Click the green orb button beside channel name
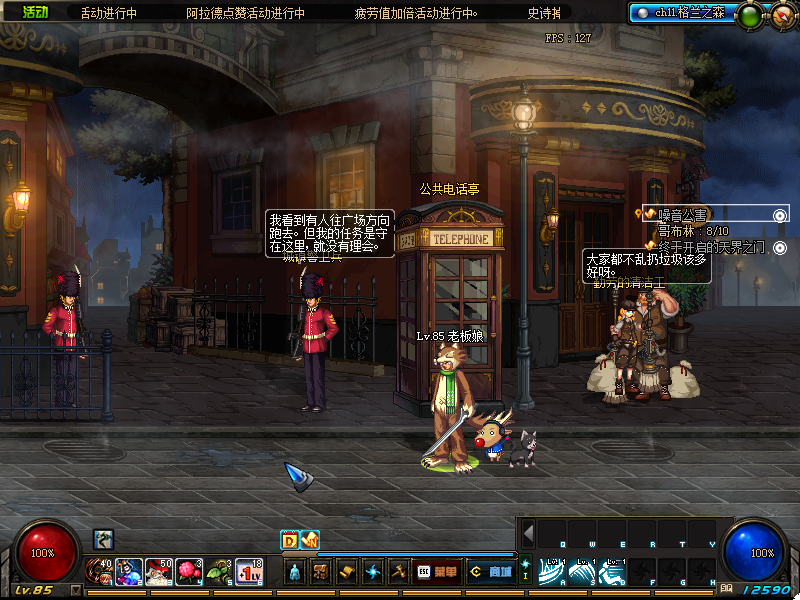Image resolution: width=800 pixels, height=600 pixels. point(748,15)
